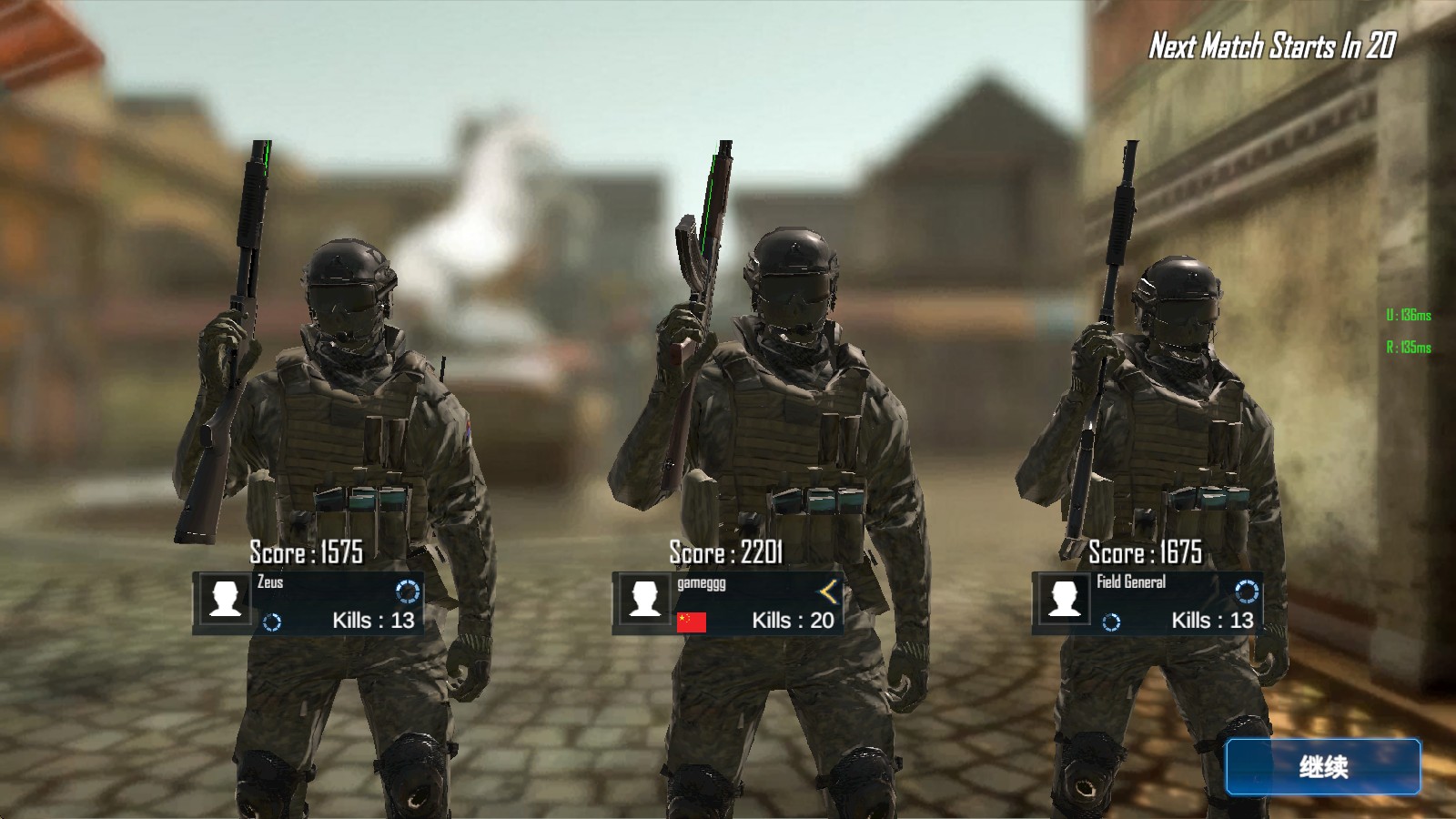Click the China flag on gameggg's card
The height and width of the screenshot is (819, 1456).
click(x=692, y=622)
